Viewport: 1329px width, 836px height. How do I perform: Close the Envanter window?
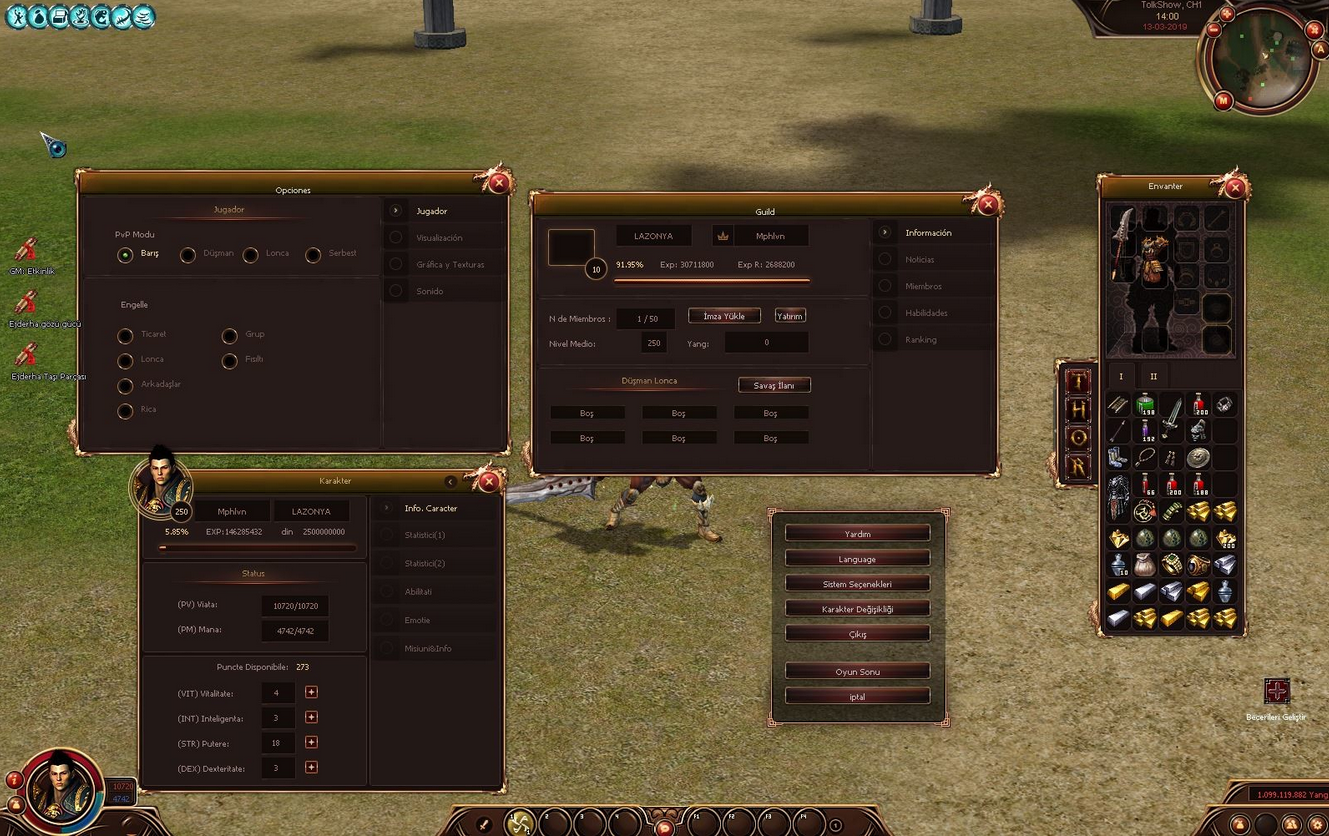point(1235,187)
